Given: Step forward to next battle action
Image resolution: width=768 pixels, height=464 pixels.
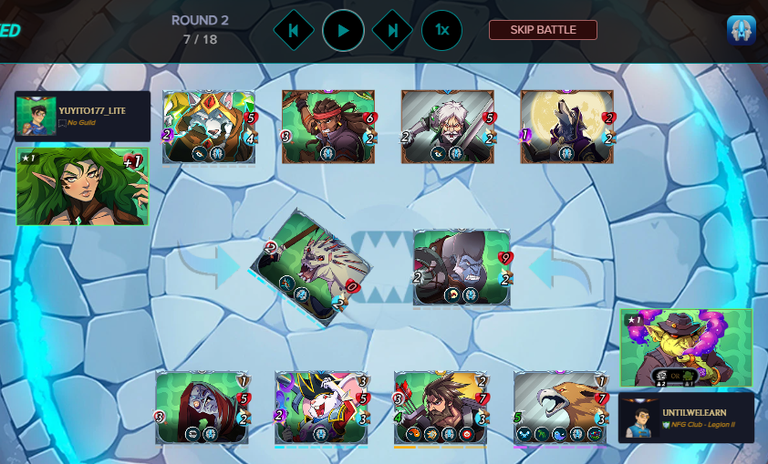Looking at the screenshot, I should tap(393, 30).
